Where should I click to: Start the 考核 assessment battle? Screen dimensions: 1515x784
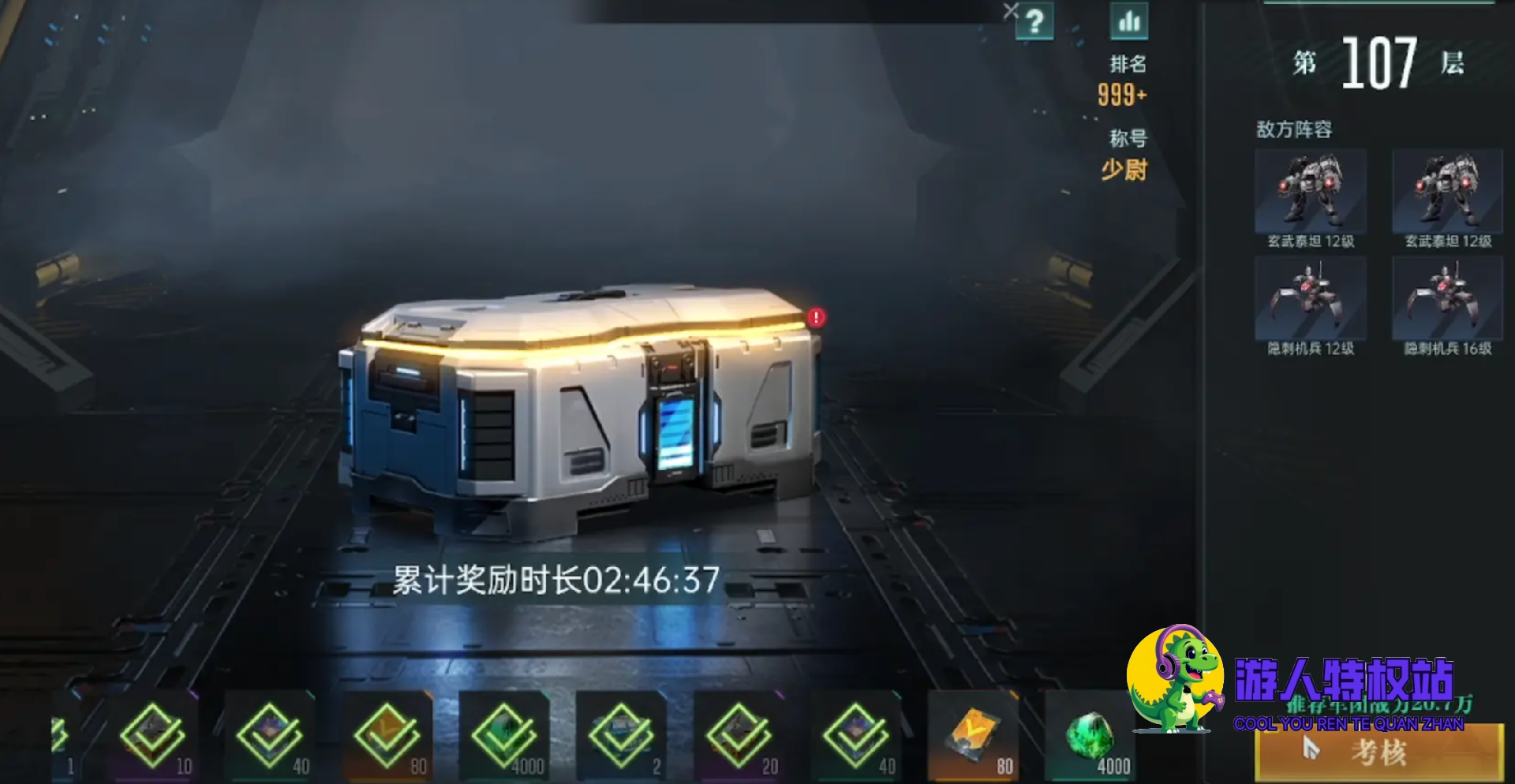point(1378,753)
